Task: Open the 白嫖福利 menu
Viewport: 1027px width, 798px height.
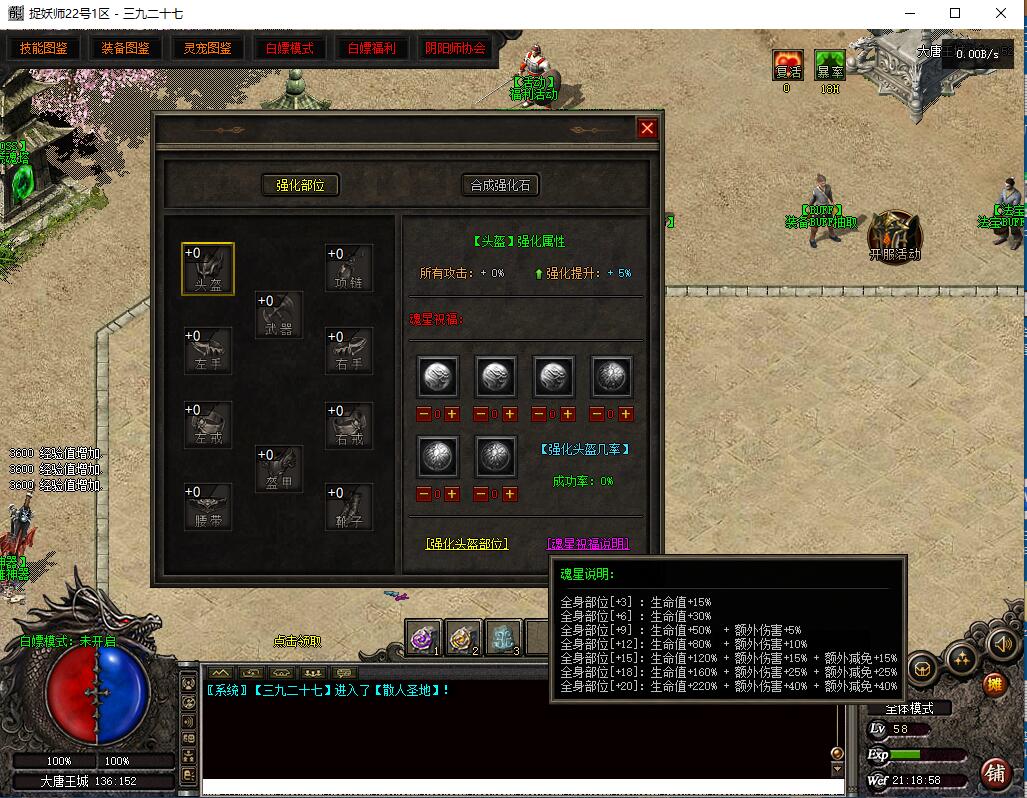Action: click(371, 48)
